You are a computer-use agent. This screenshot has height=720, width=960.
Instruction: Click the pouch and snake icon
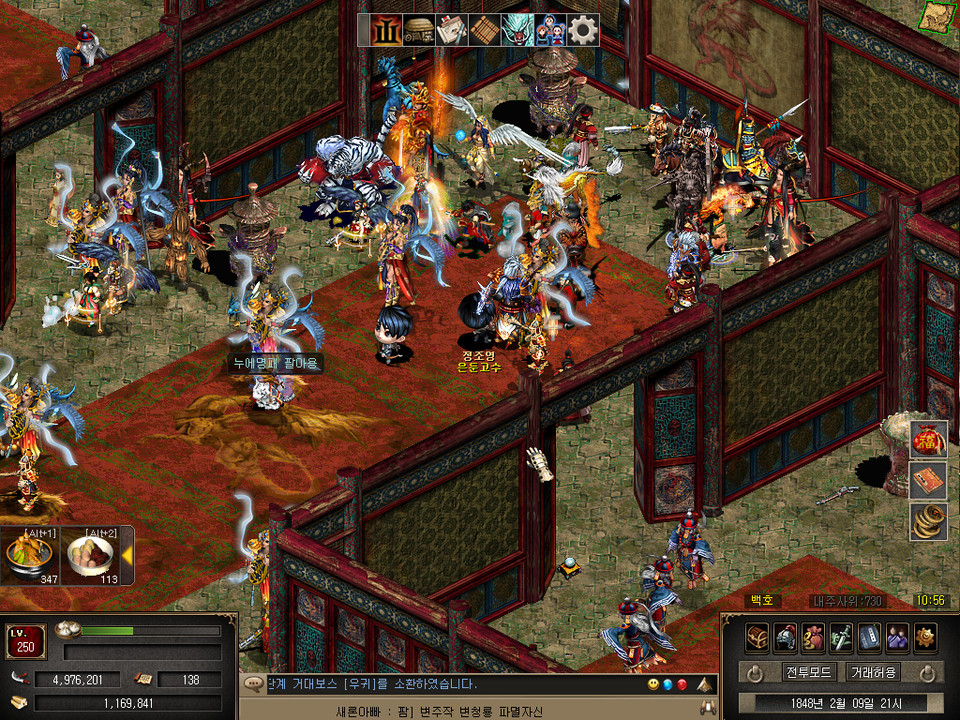tap(813, 636)
